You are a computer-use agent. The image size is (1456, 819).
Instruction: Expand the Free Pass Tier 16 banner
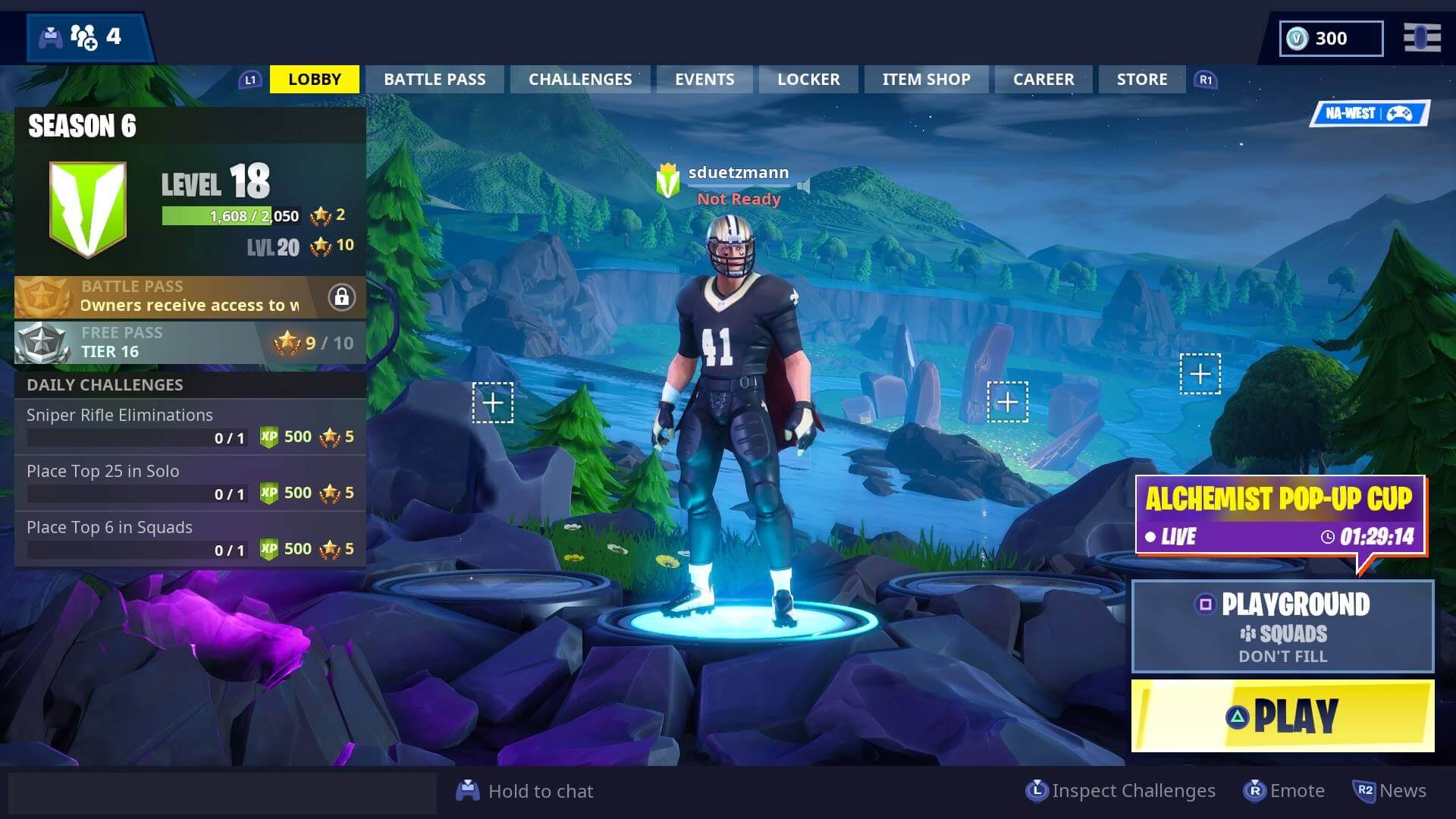[x=190, y=342]
